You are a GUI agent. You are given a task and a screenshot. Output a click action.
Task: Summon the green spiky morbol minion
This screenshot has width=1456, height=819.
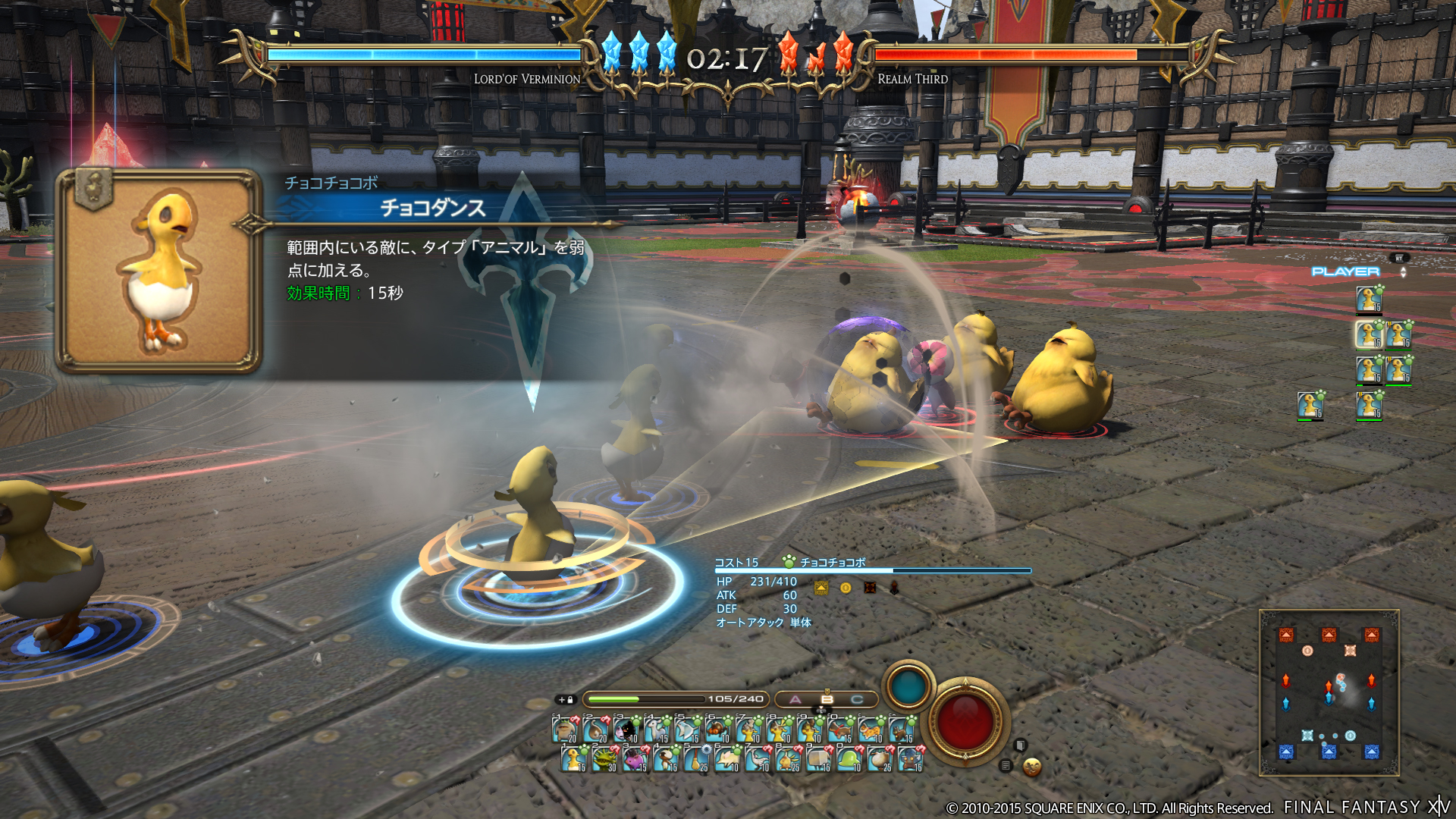pos(604,758)
